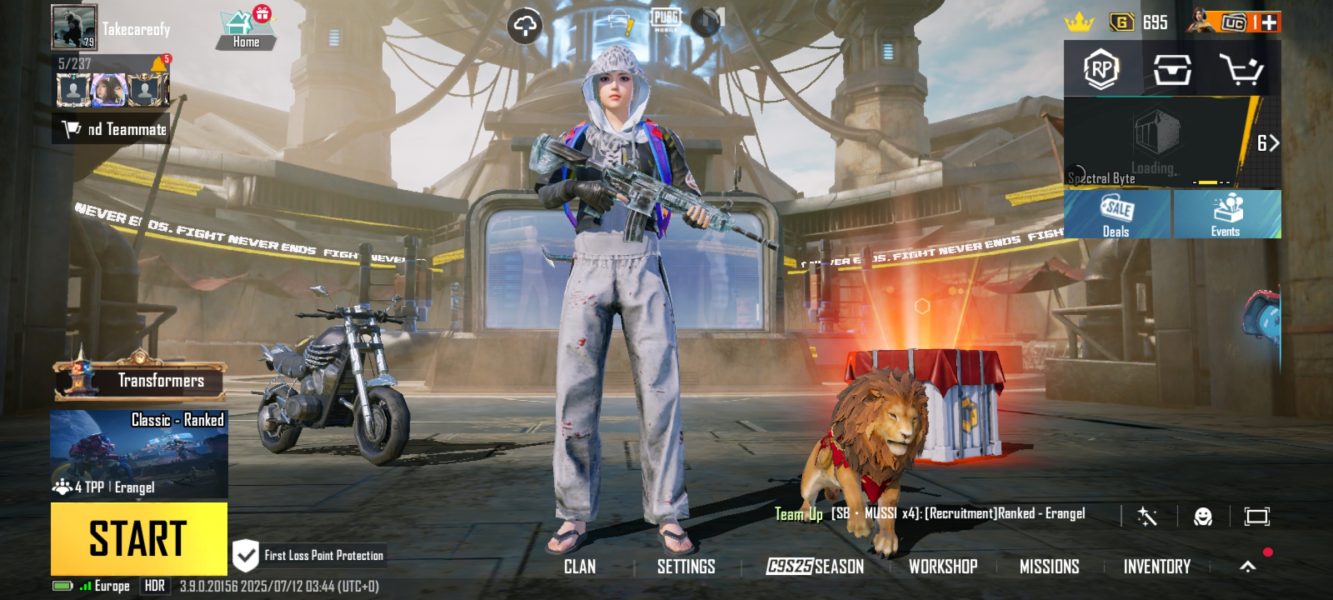Open the shopping cart shop
The width and height of the screenshot is (1333, 600).
[1241, 69]
